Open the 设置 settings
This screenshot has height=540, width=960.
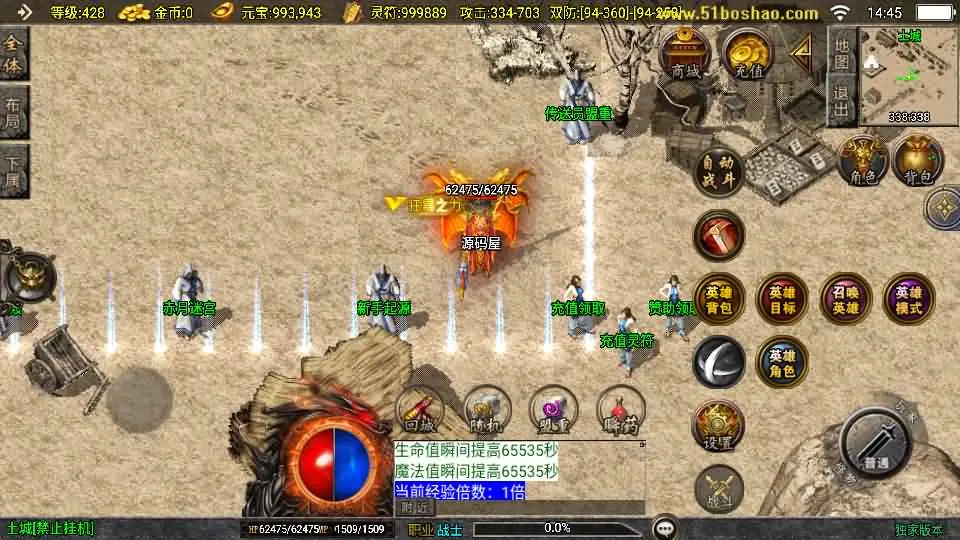pyautogui.click(x=719, y=426)
